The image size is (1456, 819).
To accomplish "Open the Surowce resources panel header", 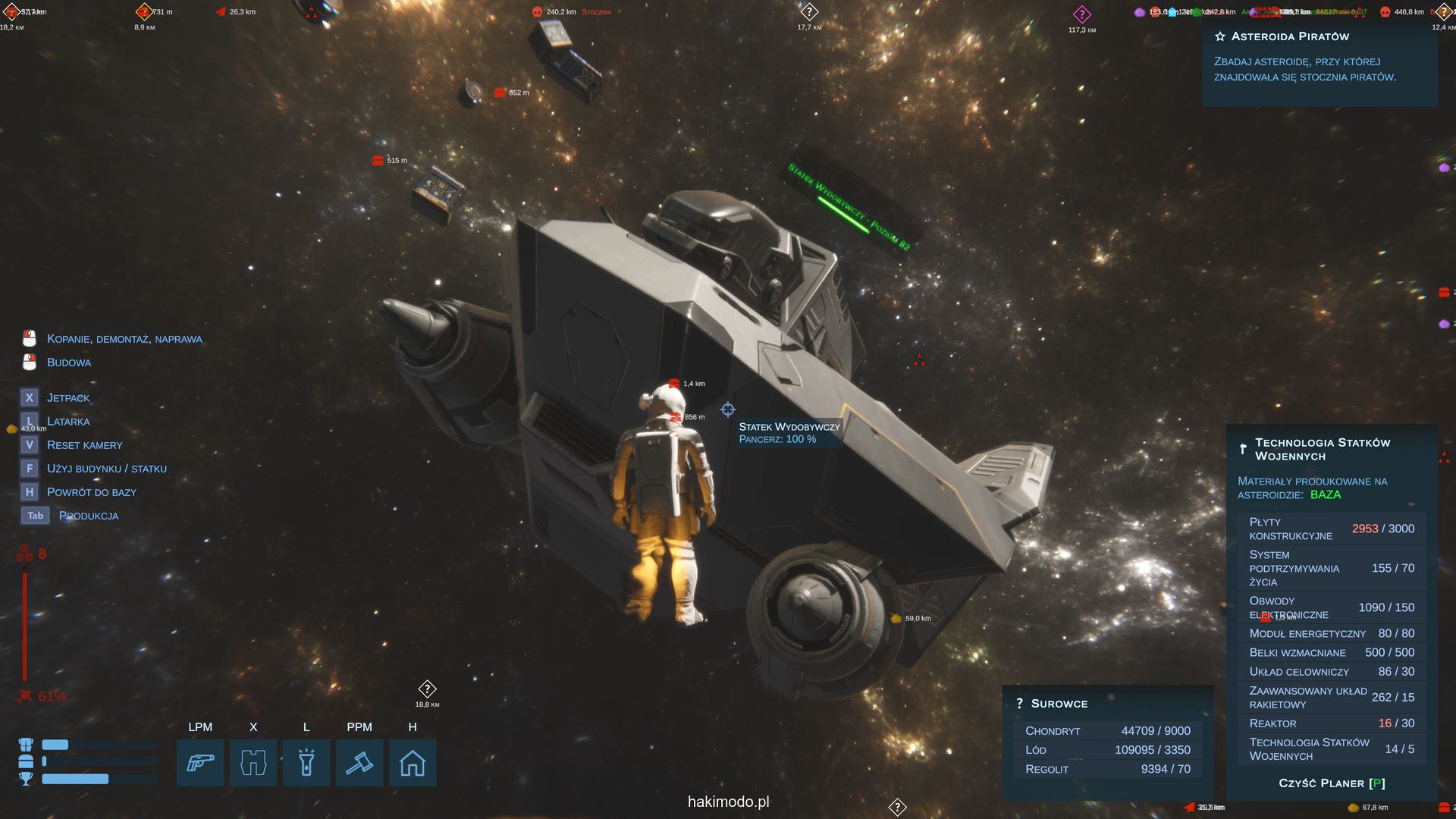I will tap(1059, 704).
